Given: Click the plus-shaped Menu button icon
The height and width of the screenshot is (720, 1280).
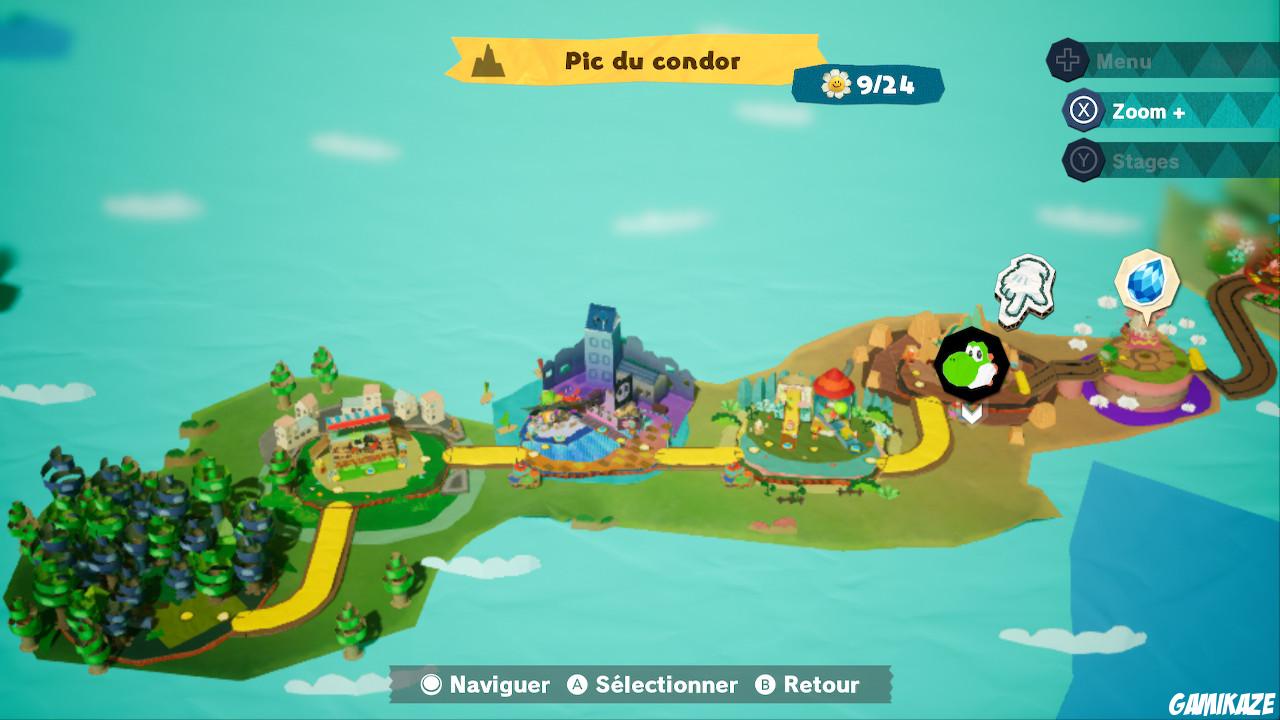Looking at the screenshot, I should tap(1068, 60).
